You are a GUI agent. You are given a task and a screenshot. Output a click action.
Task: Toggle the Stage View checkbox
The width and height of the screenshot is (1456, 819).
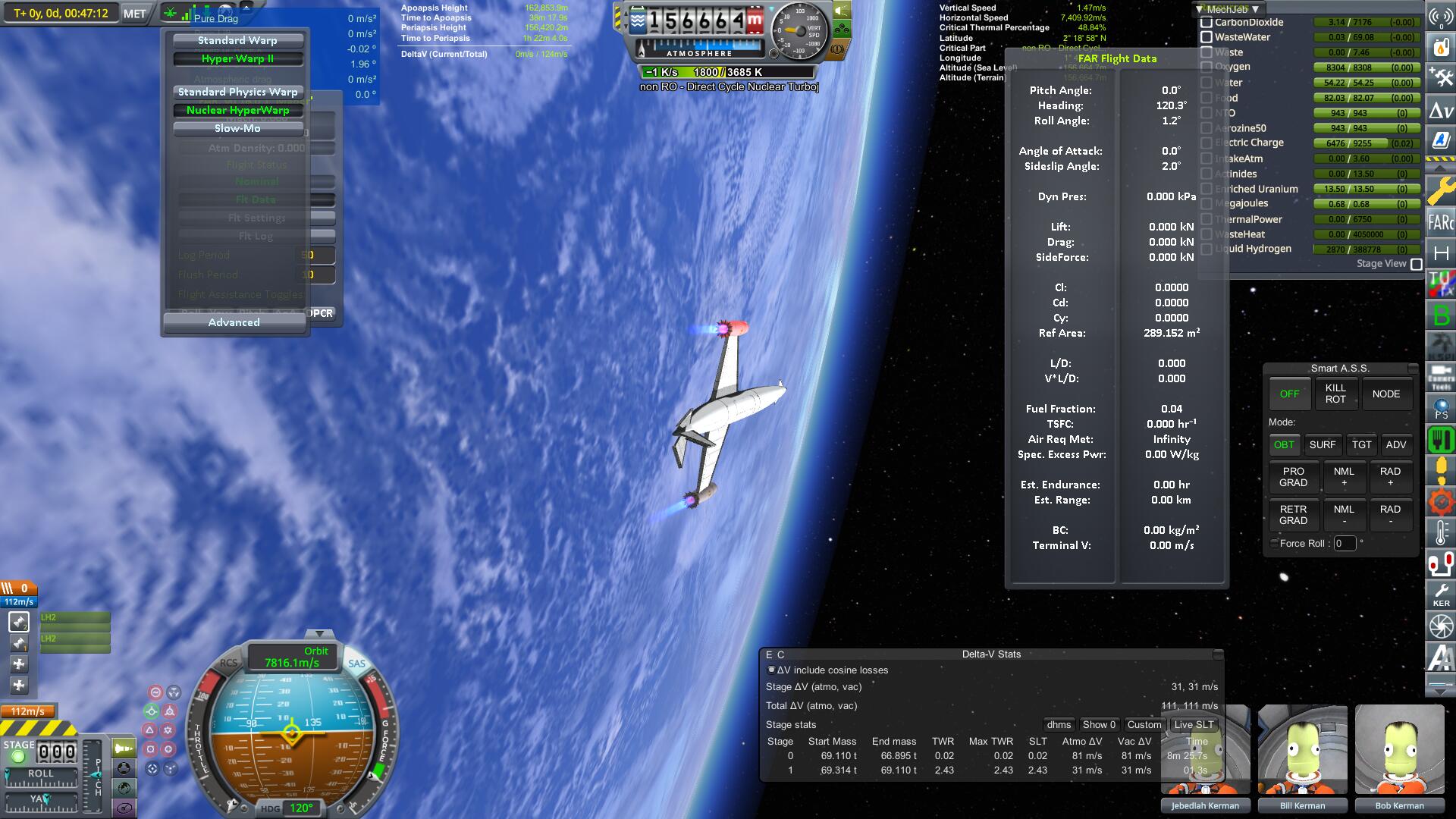(x=1416, y=264)
